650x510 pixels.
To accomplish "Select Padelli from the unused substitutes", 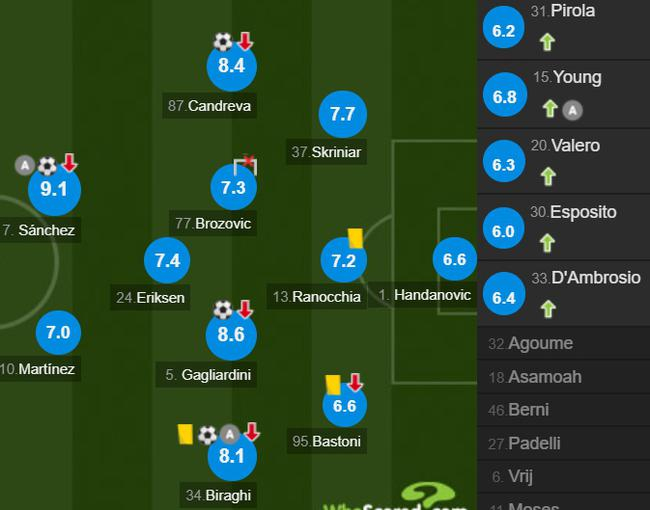I will (563, 443).
